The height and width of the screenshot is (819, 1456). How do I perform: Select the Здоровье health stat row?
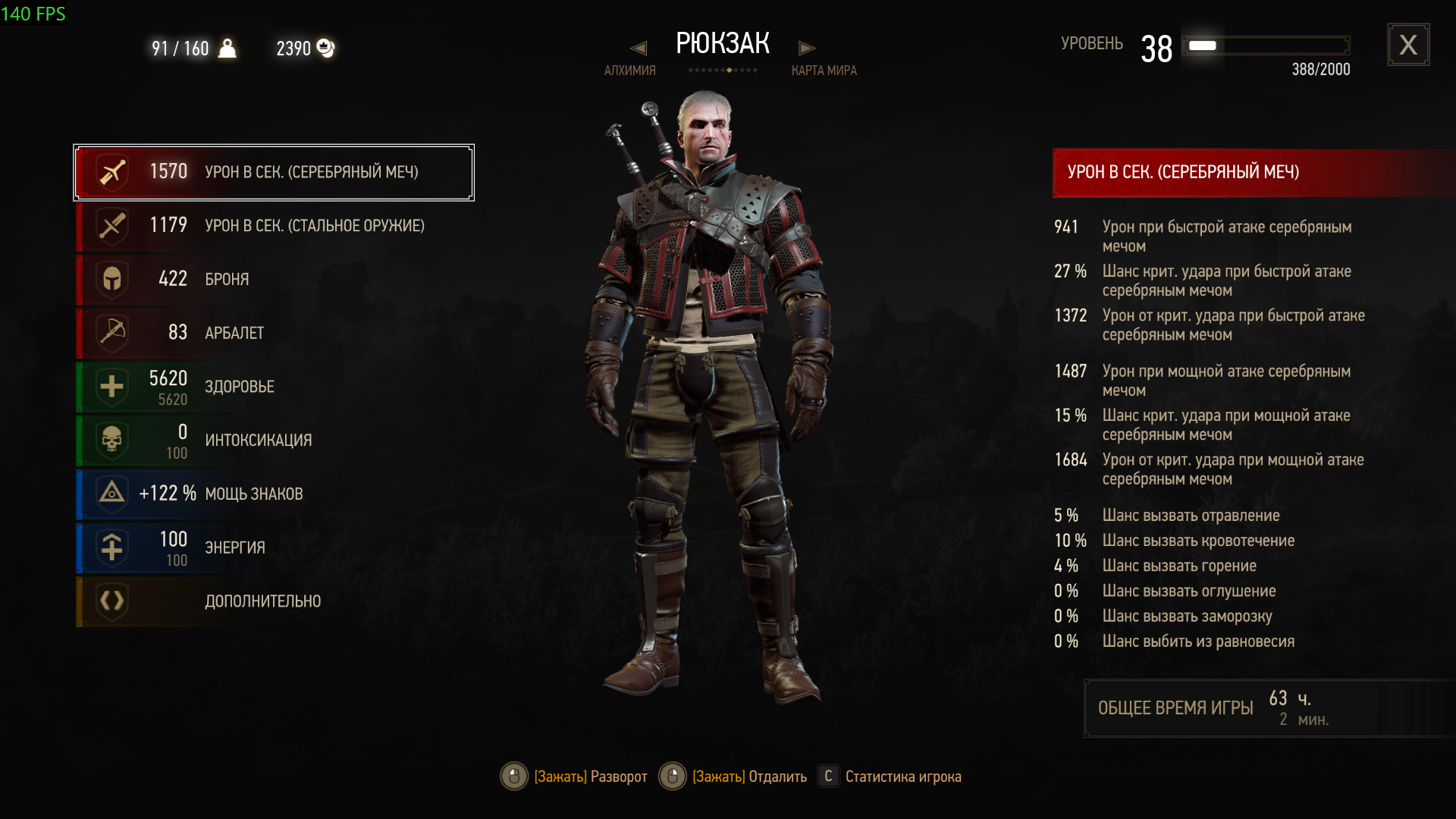(x=274, y=387)
